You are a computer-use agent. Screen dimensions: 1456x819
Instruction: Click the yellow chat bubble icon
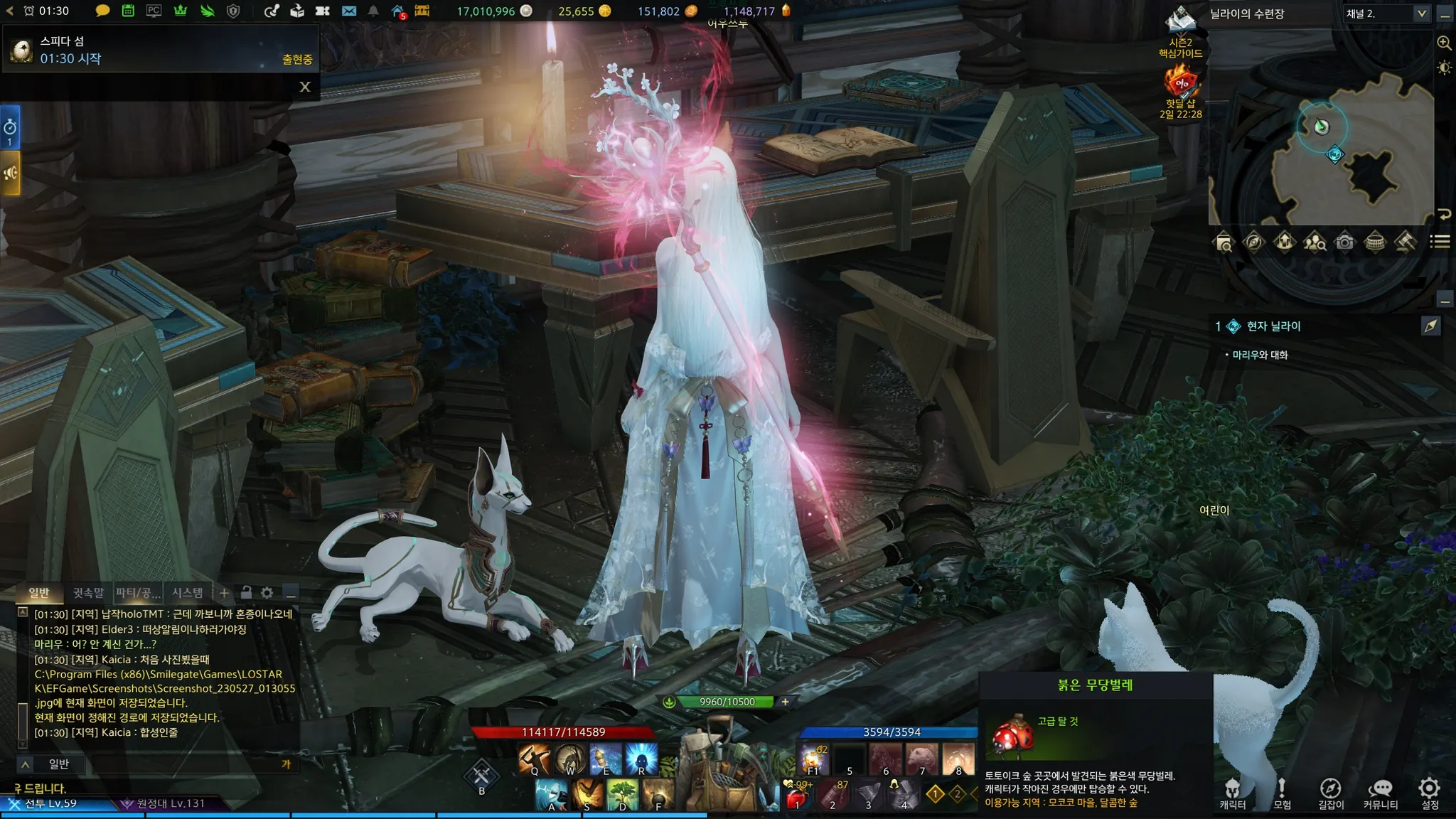pyautogui.click(x=102, y=11)
